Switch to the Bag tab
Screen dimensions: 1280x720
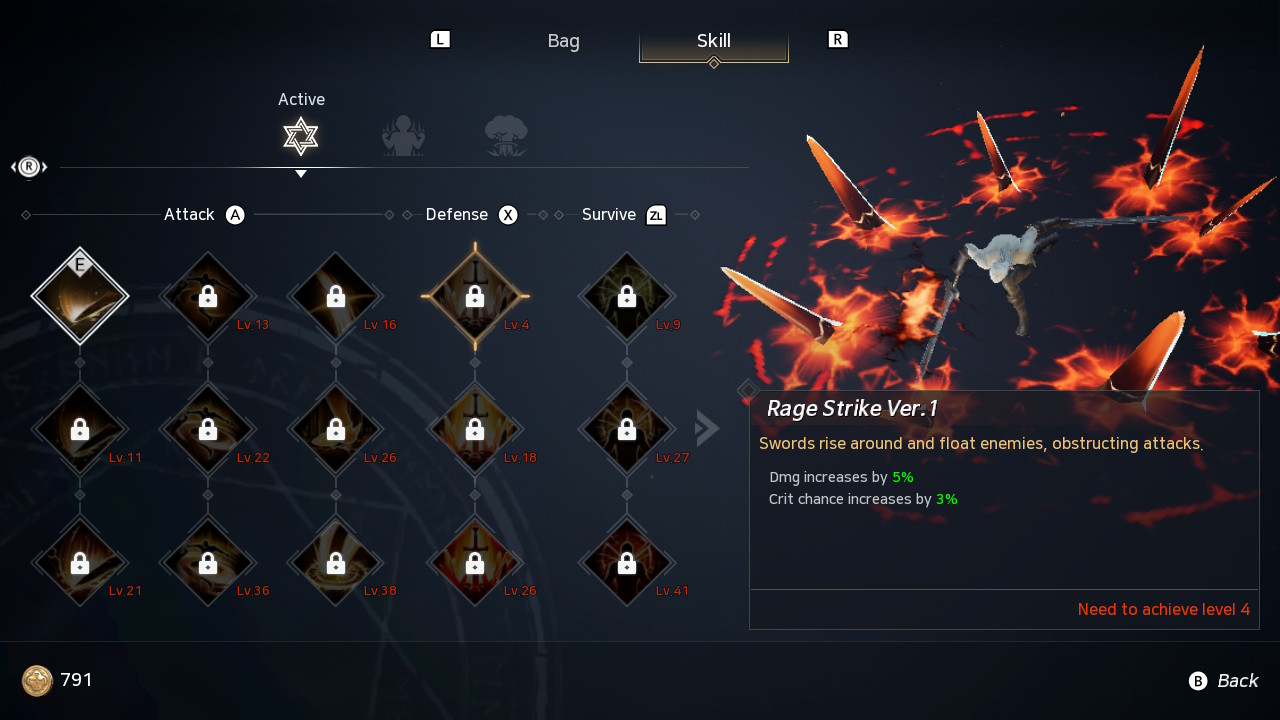(x=563, y=41)
